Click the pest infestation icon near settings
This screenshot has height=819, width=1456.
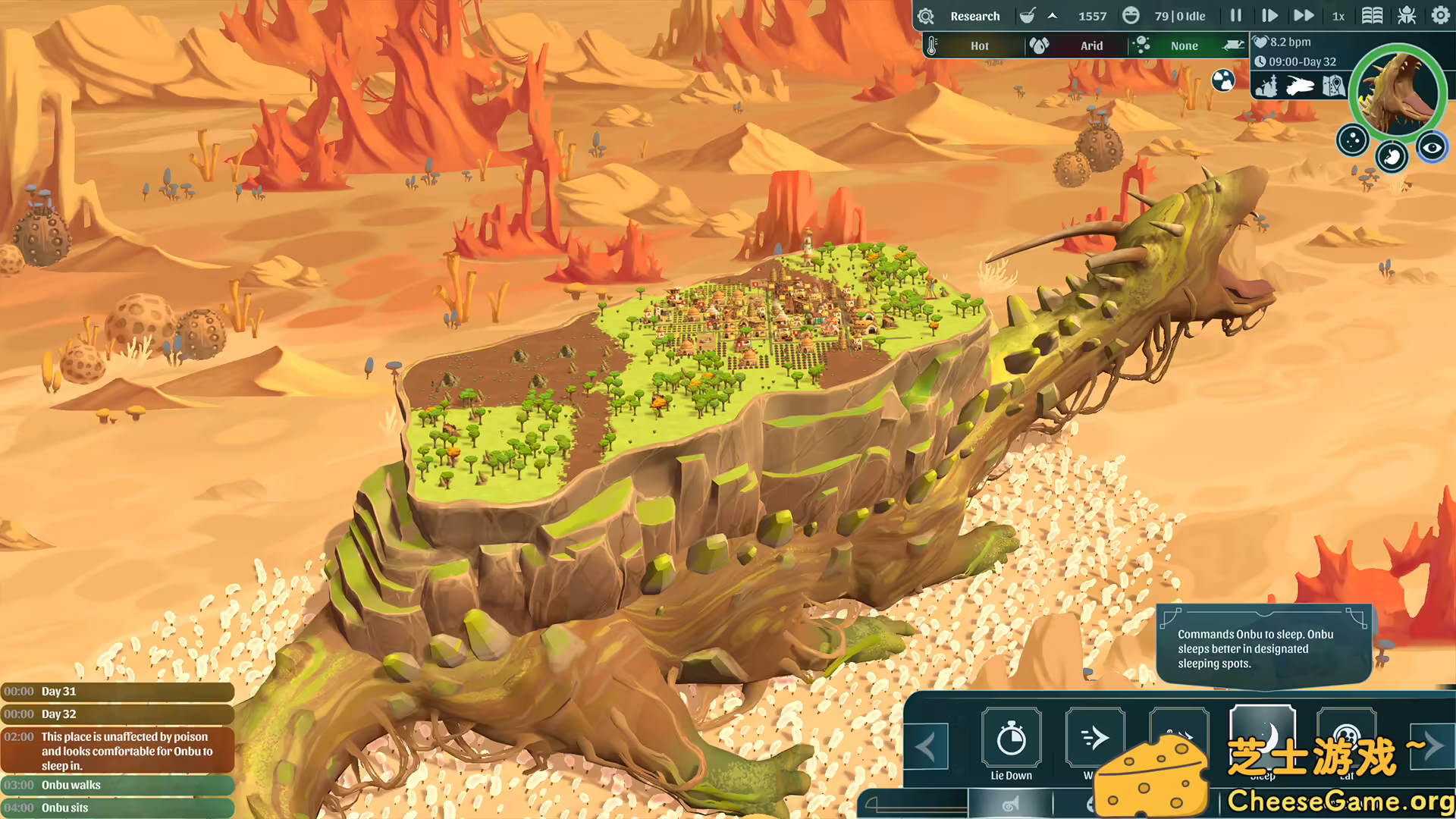point(1407,16)
